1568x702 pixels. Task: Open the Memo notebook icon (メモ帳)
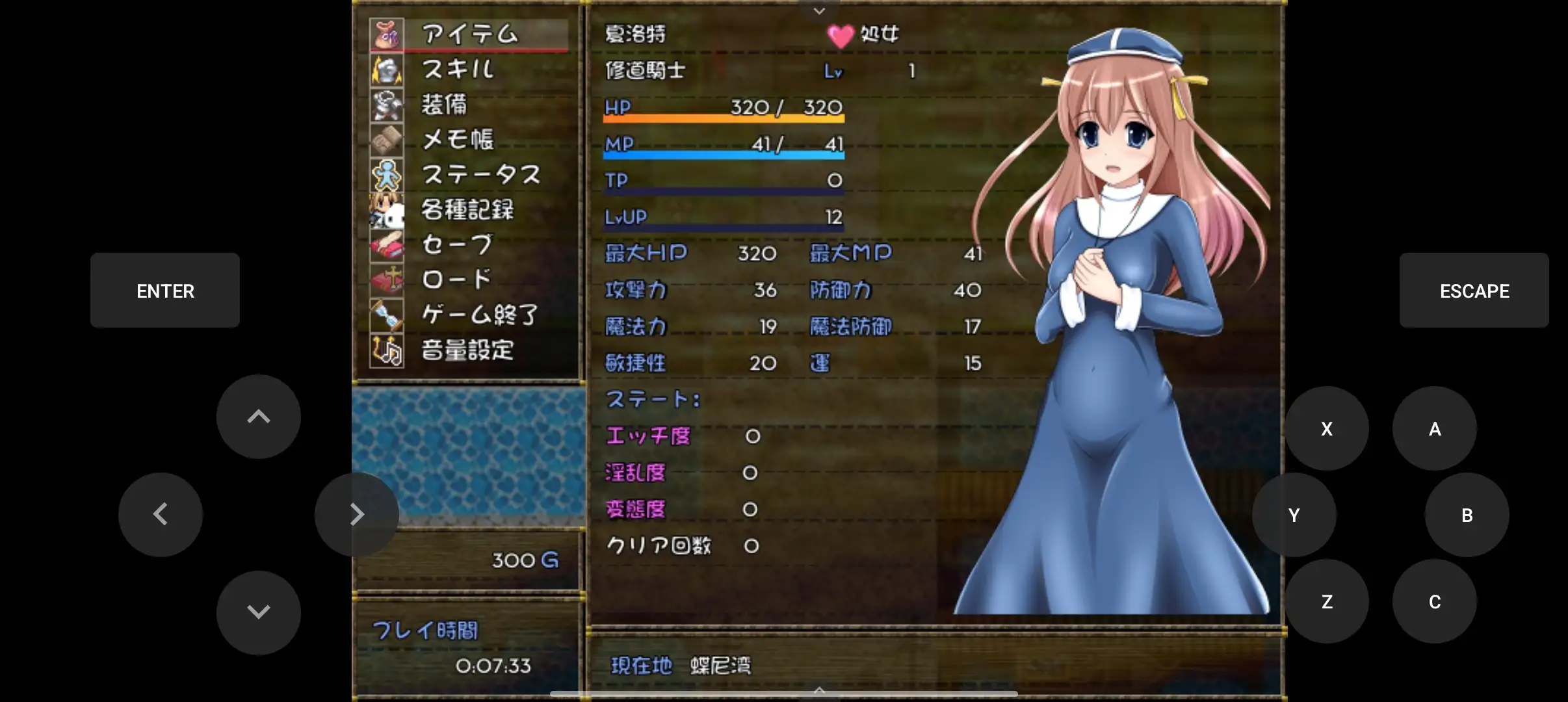coord(387,140)
